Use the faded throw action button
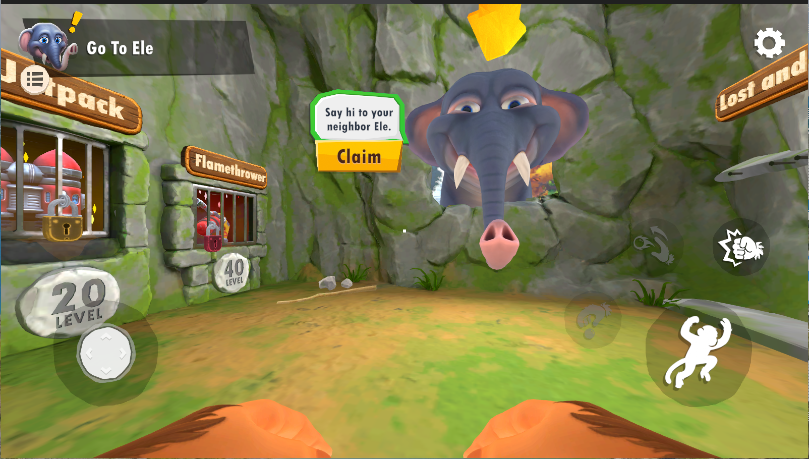 657,244
